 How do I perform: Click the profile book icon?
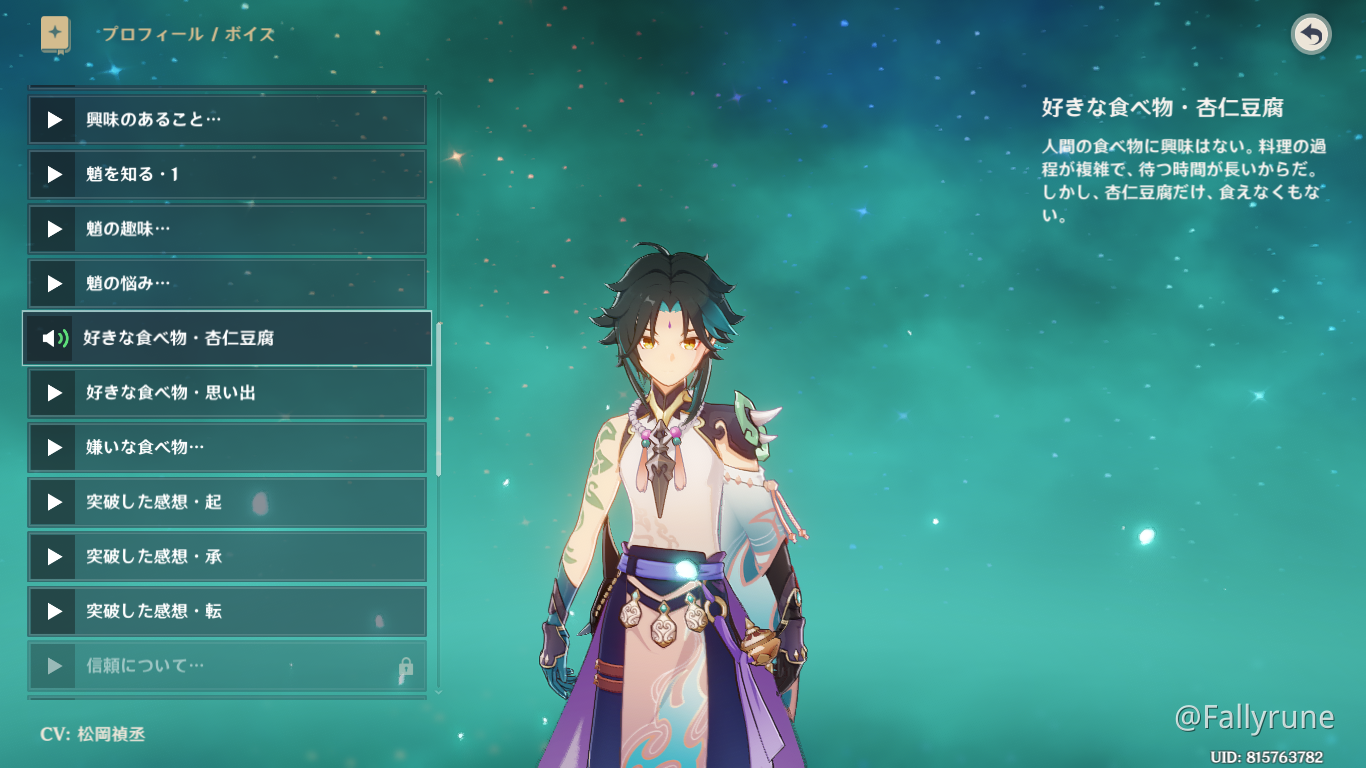coord(55,34)
